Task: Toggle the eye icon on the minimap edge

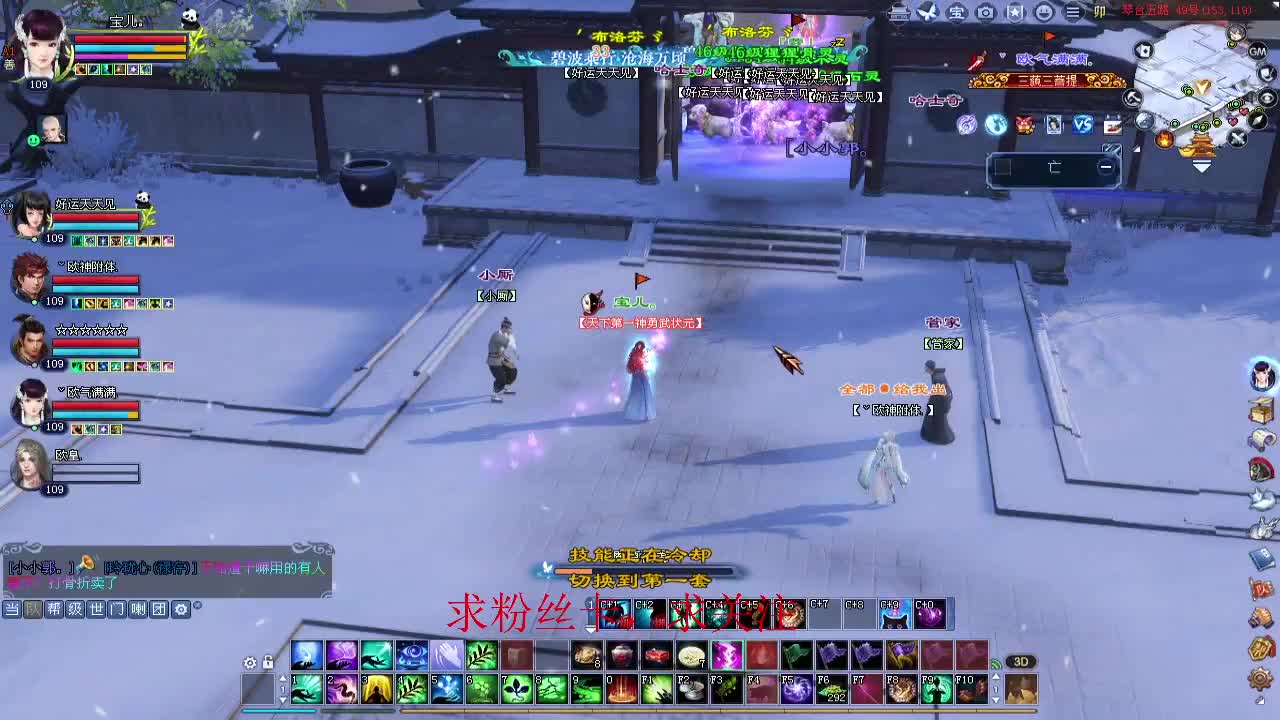Action: pyautogui.click(x=1266, y=97)
